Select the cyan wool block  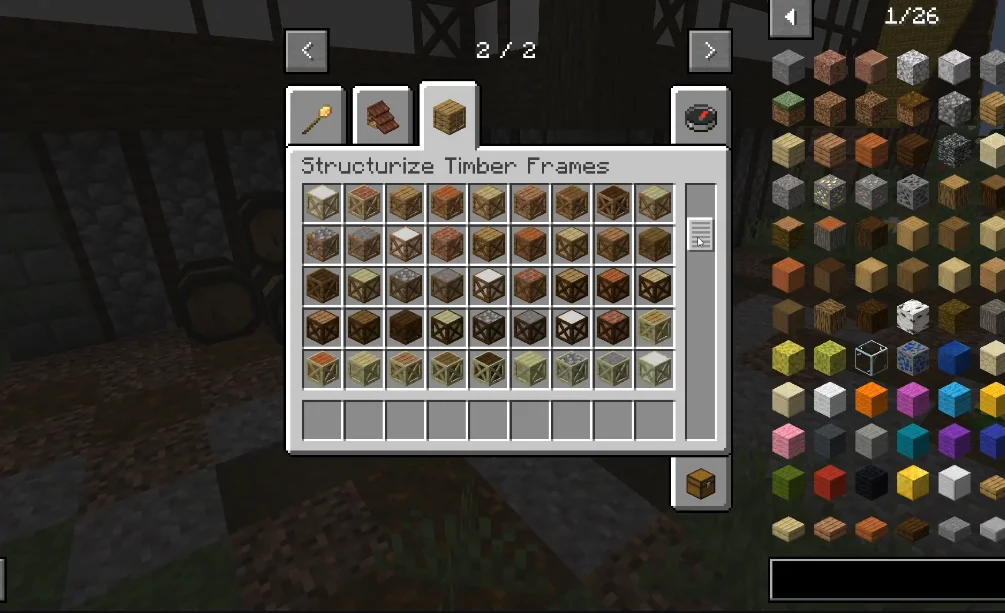(x=912, y=441)
